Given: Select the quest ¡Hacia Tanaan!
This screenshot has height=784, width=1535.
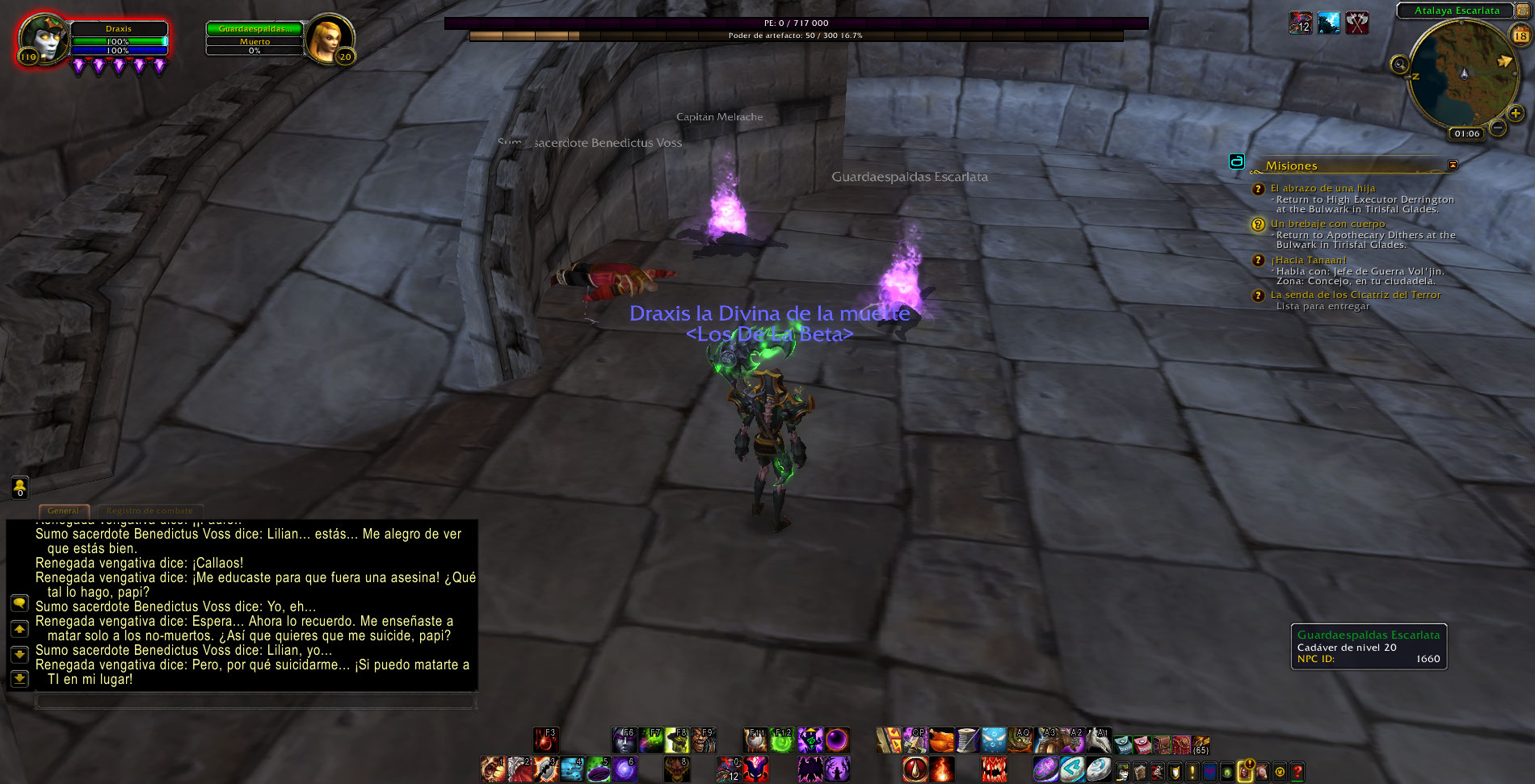Looking at the screenshot, I should click(1308, 260).
